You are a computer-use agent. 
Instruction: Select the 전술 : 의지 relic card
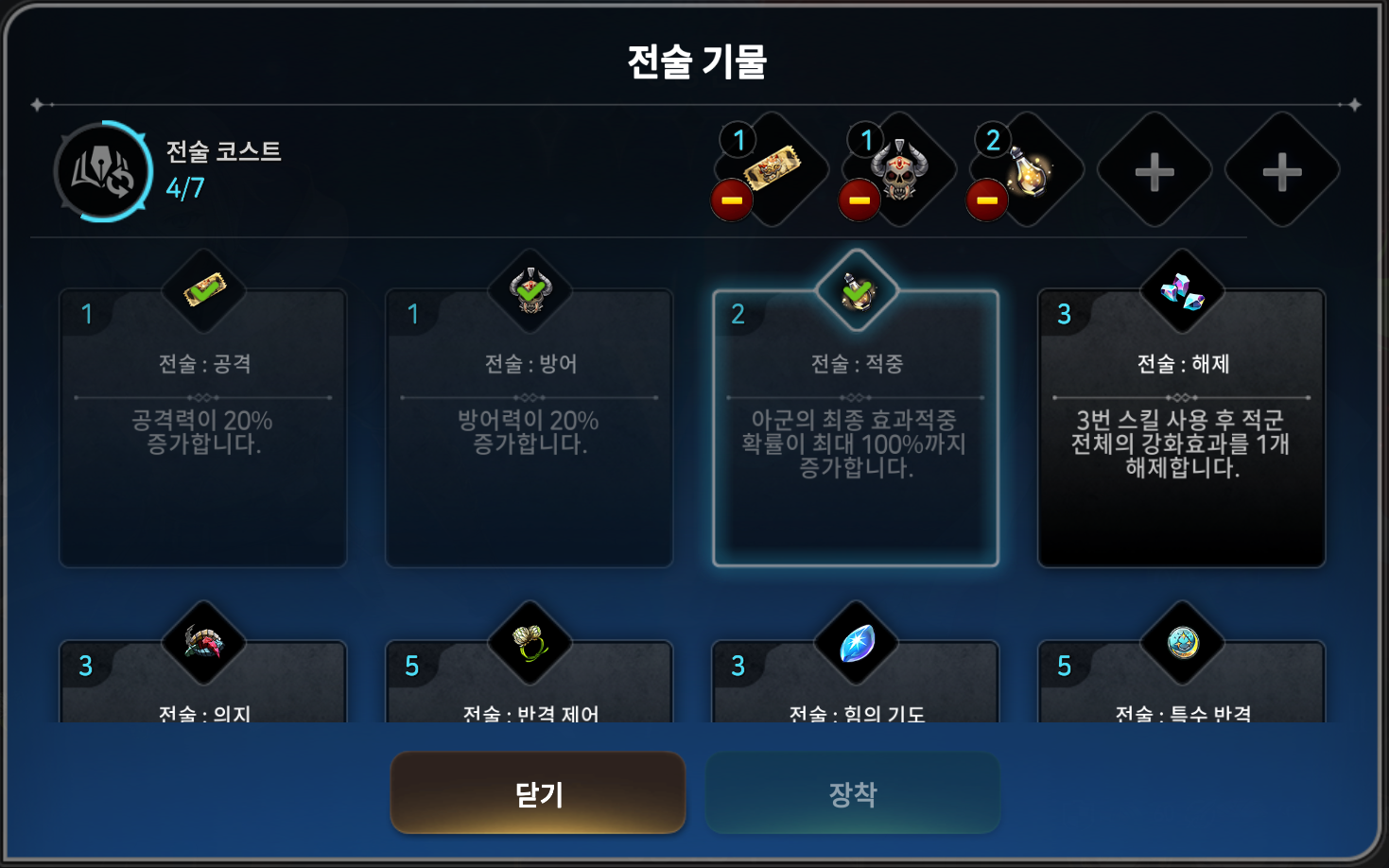[x=203, y=683]
